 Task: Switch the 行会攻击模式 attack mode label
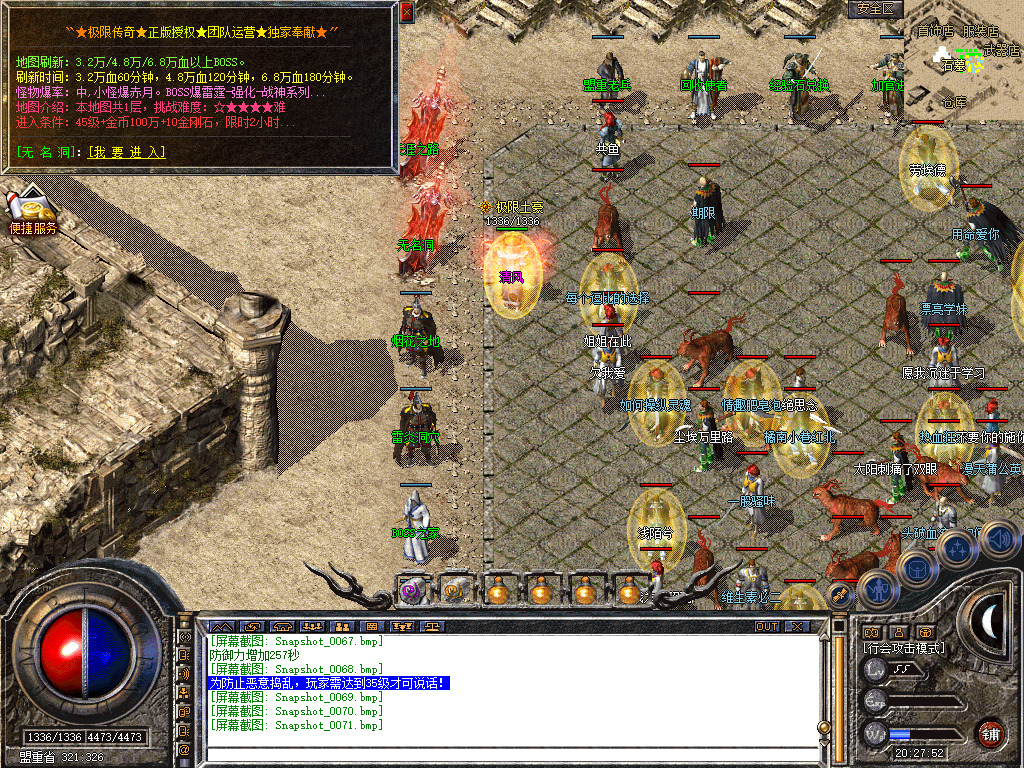(x=904, y=648)
